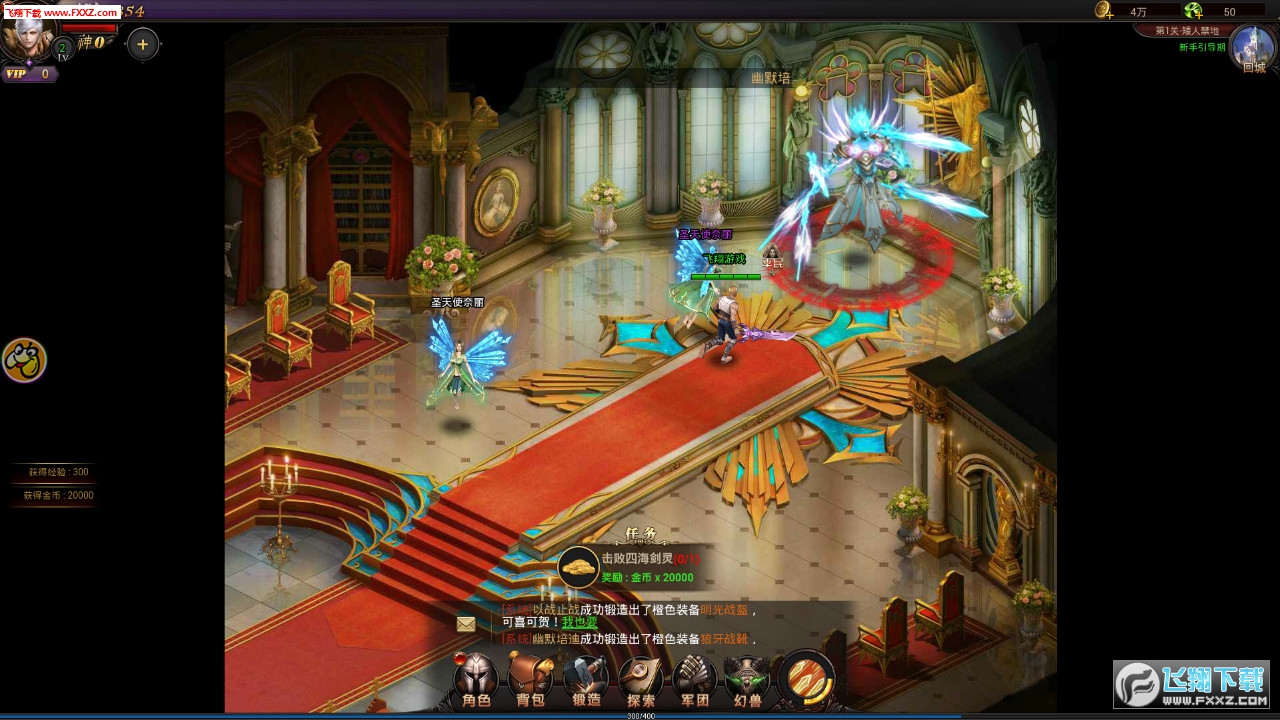Add gold with the coin plus icon
This screenshot has width=1280, height=720.
(1104, 11)
